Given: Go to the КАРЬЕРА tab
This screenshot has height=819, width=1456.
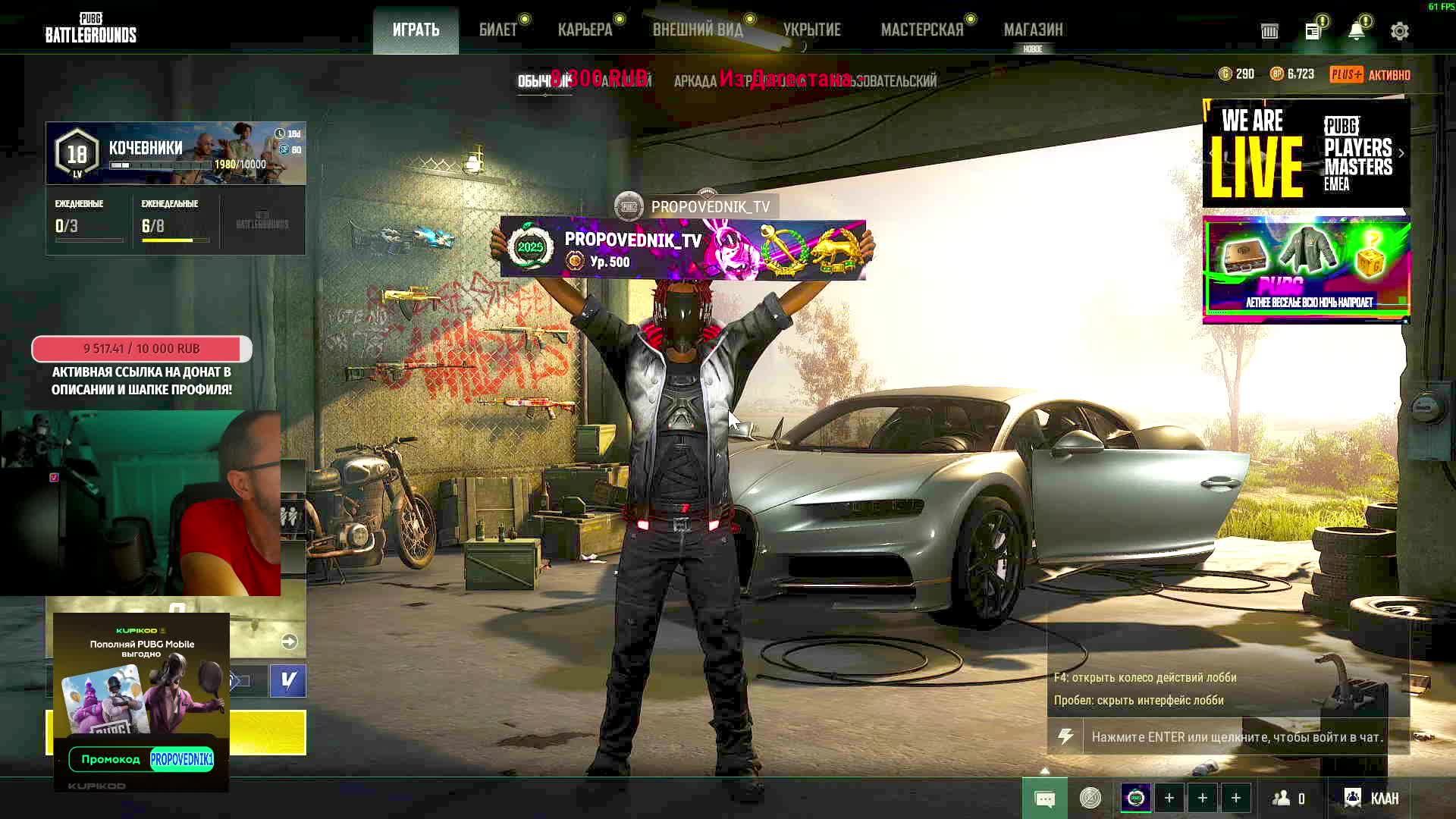Looking at the screenshot, I should click(585, 30).
